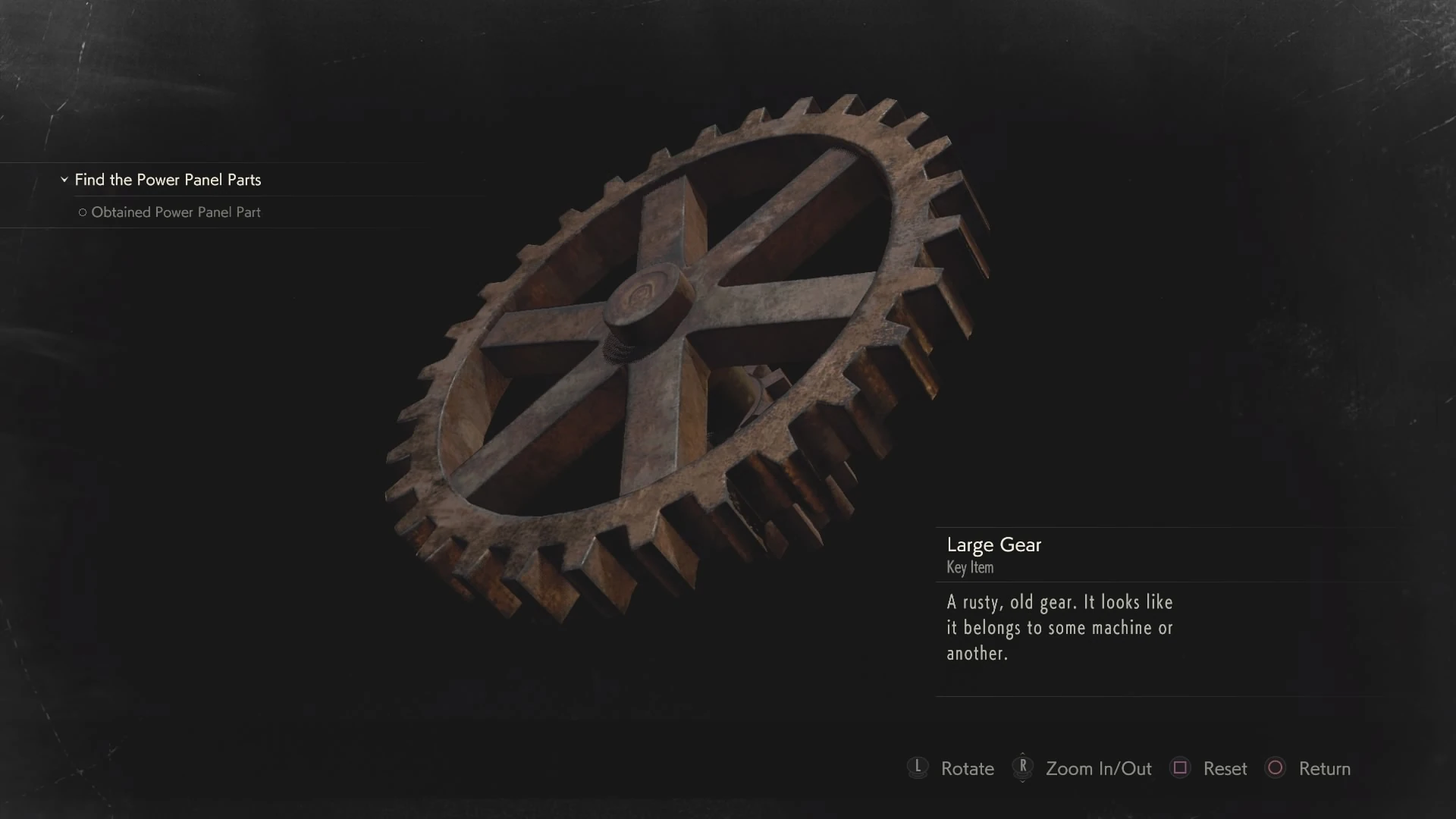
Task: Collapse the Find the Power Panel Parts quest
Action: (64, 180)
